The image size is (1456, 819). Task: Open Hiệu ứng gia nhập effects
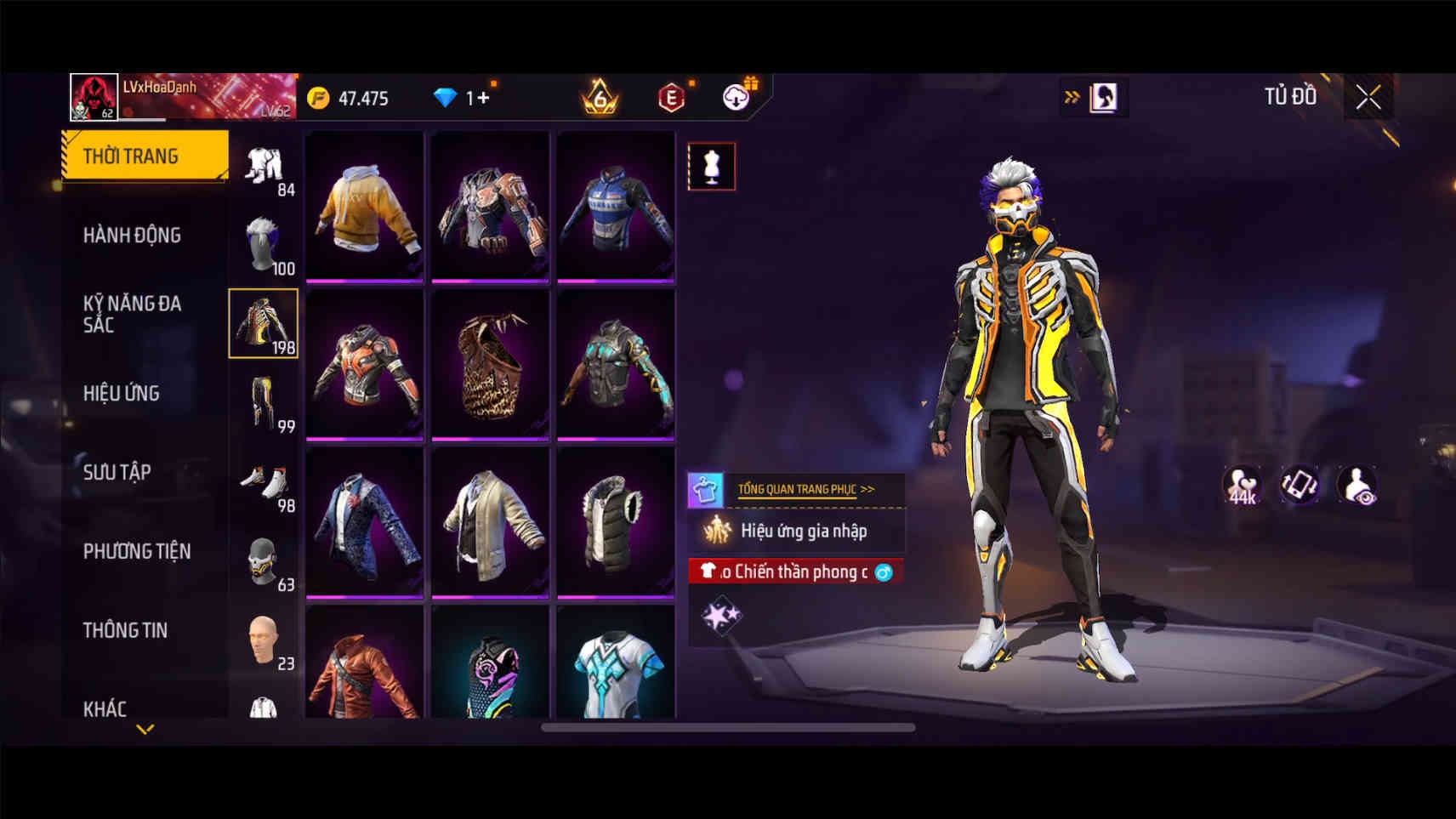point(803,532)
